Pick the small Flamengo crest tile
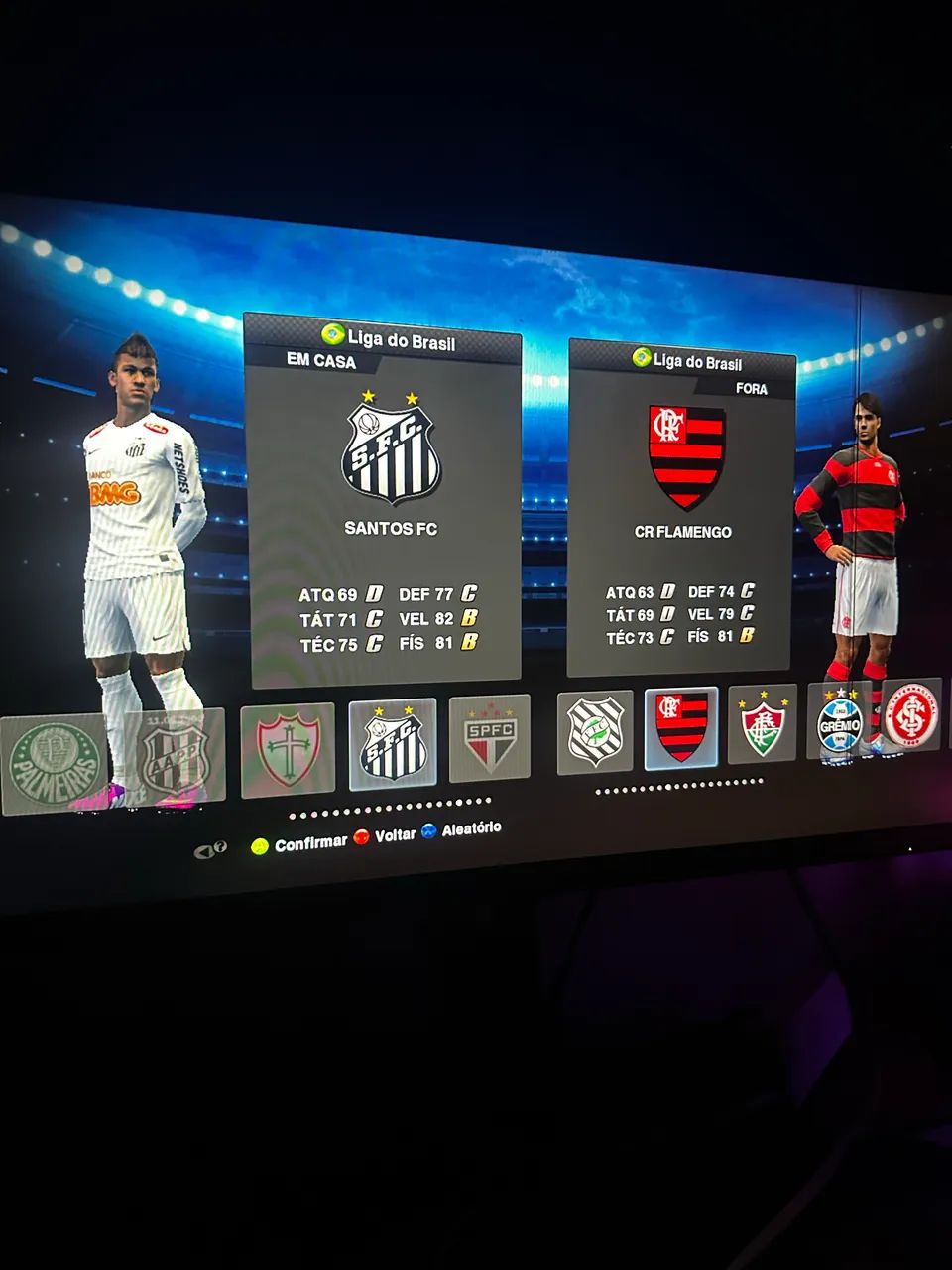 pos(681,727)
